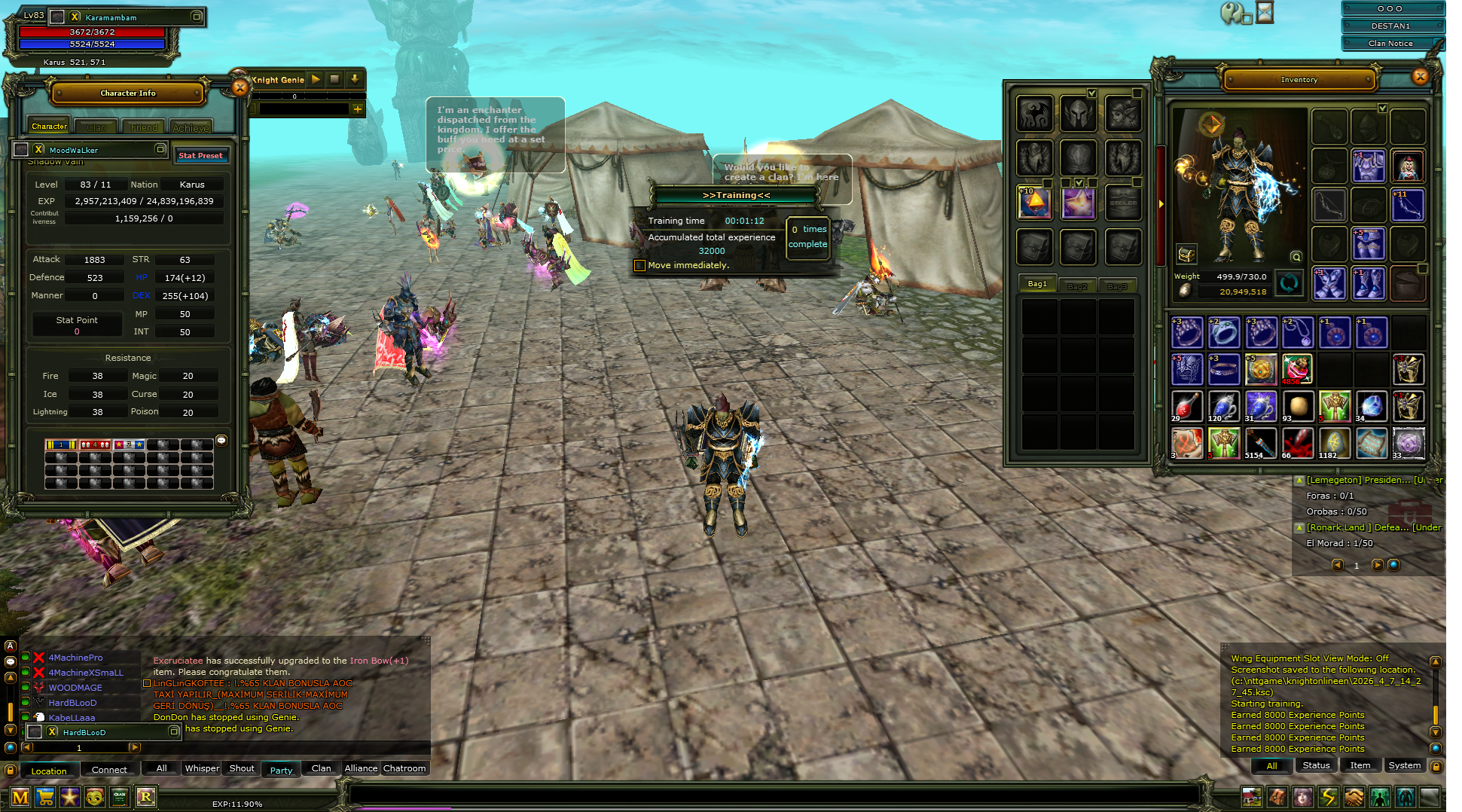Check the 'Move immediately' training option
This screenshot has width=1462, height=812.
[639, 265]
